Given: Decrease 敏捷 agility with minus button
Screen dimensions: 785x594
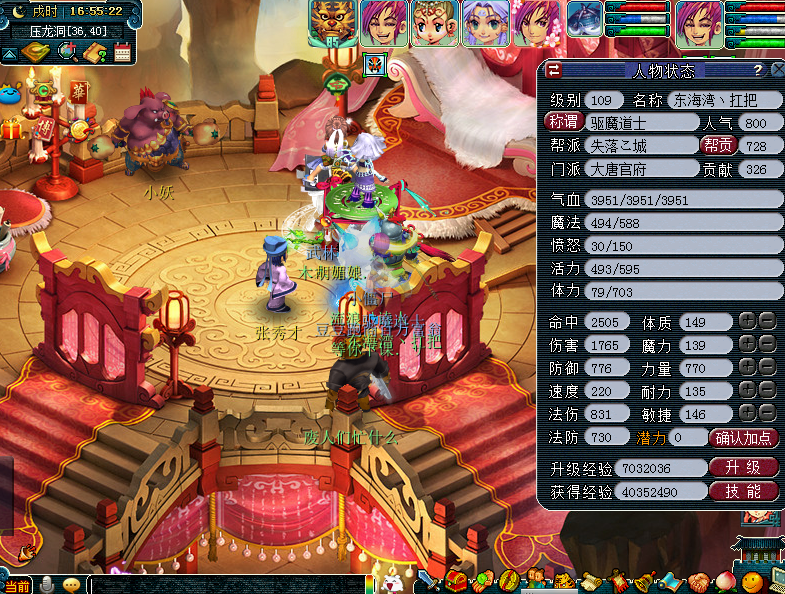Looking at the screenshot, I should 767,413.
